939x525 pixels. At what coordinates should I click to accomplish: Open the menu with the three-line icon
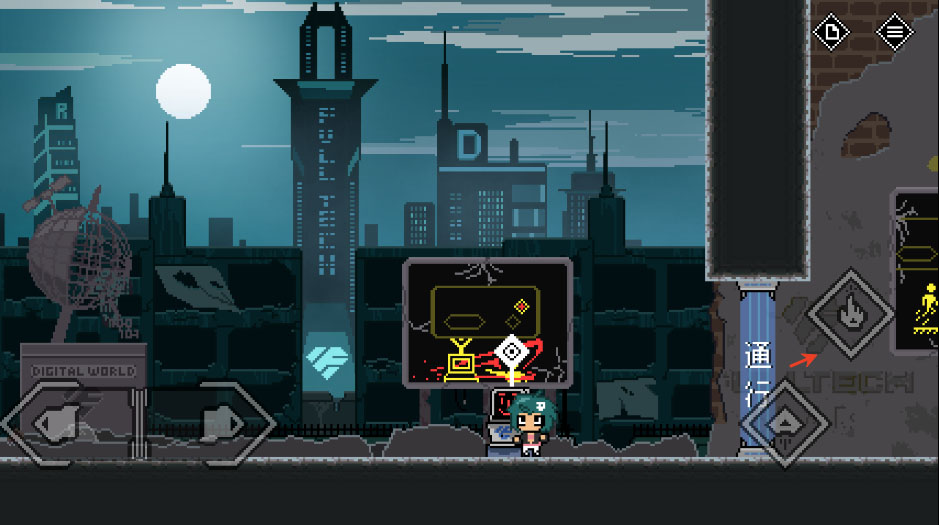[x=894, y=32]
